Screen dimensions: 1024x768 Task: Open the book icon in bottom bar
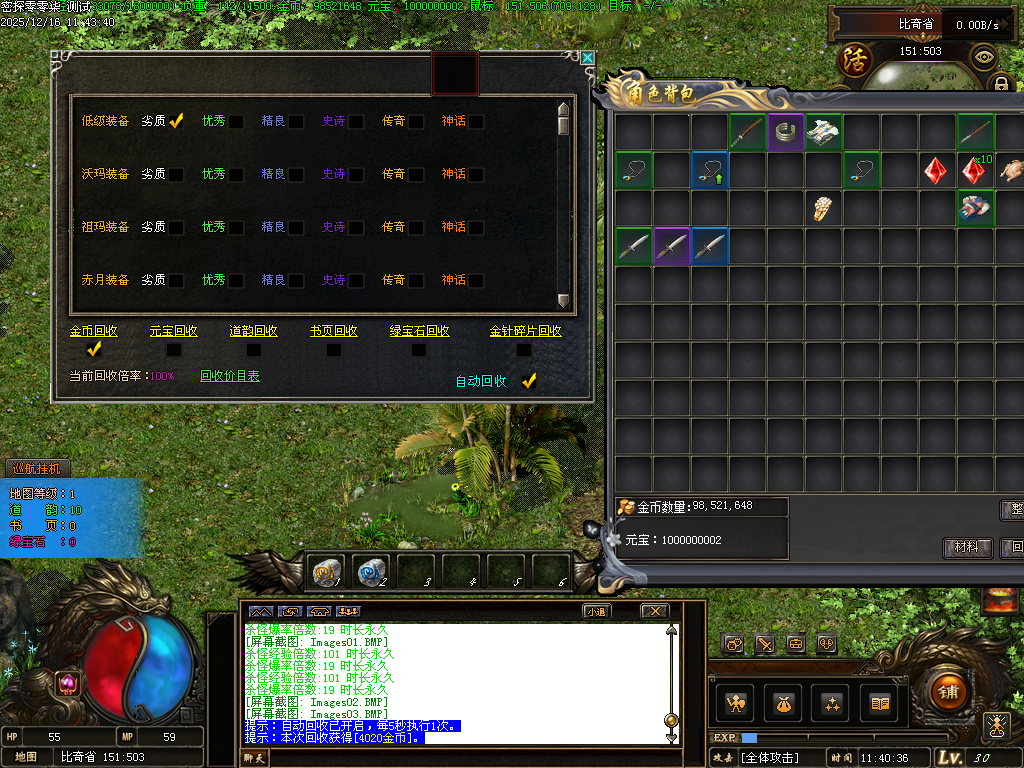click(x=880, y=704)
